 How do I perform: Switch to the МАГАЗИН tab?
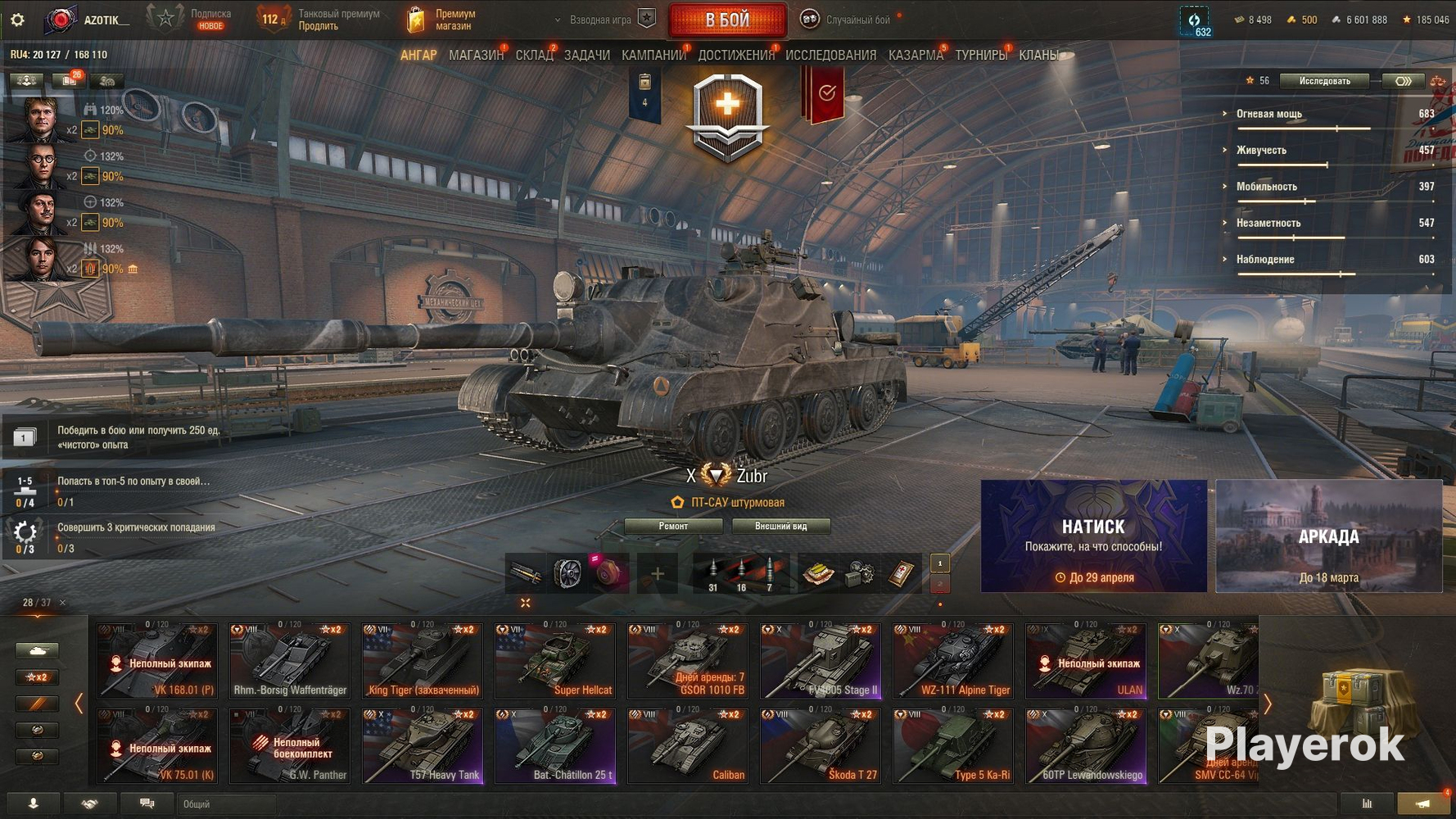[x=476, y=55]
